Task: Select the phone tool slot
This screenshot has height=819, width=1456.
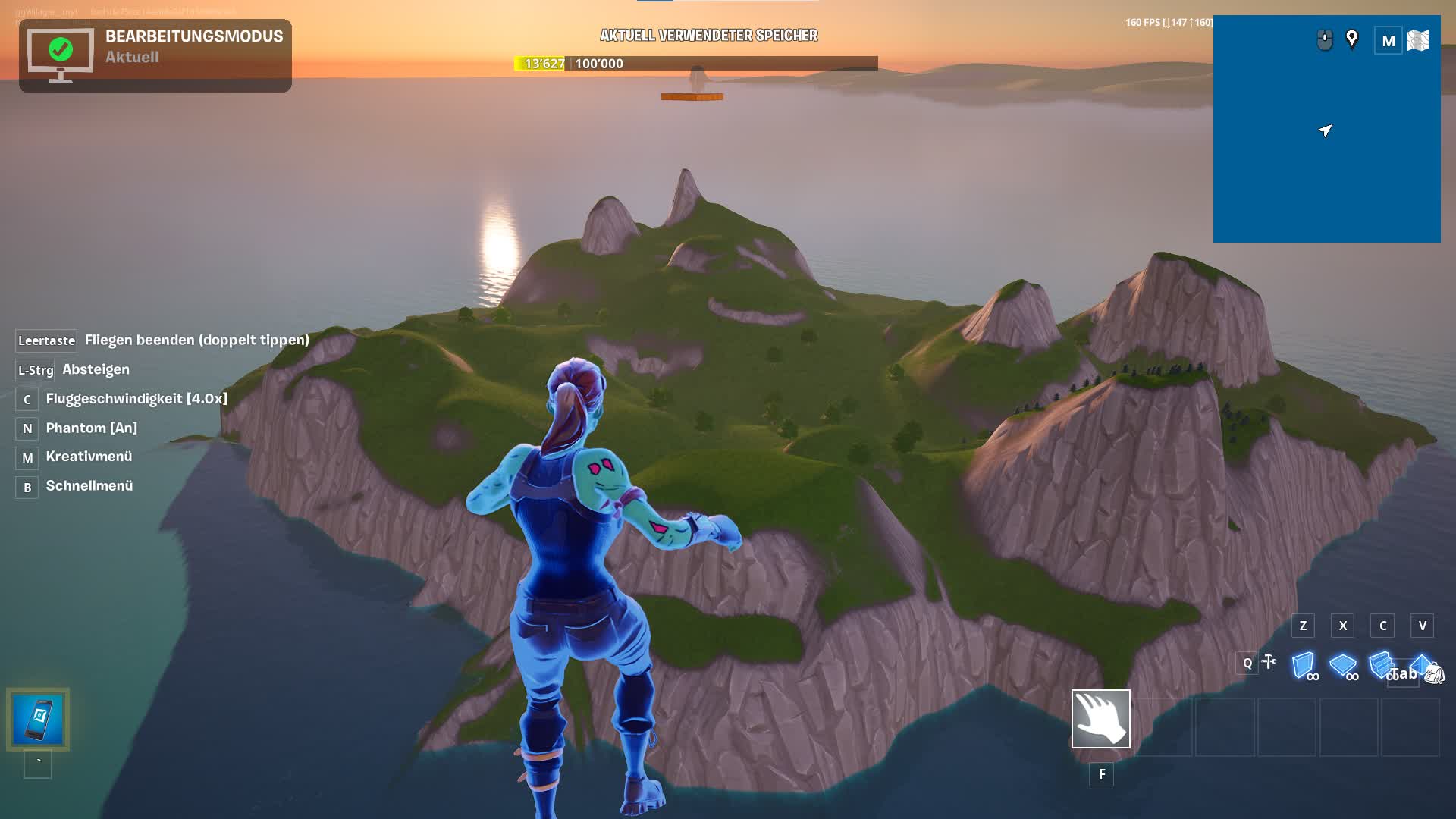Action: pos(38,719)
